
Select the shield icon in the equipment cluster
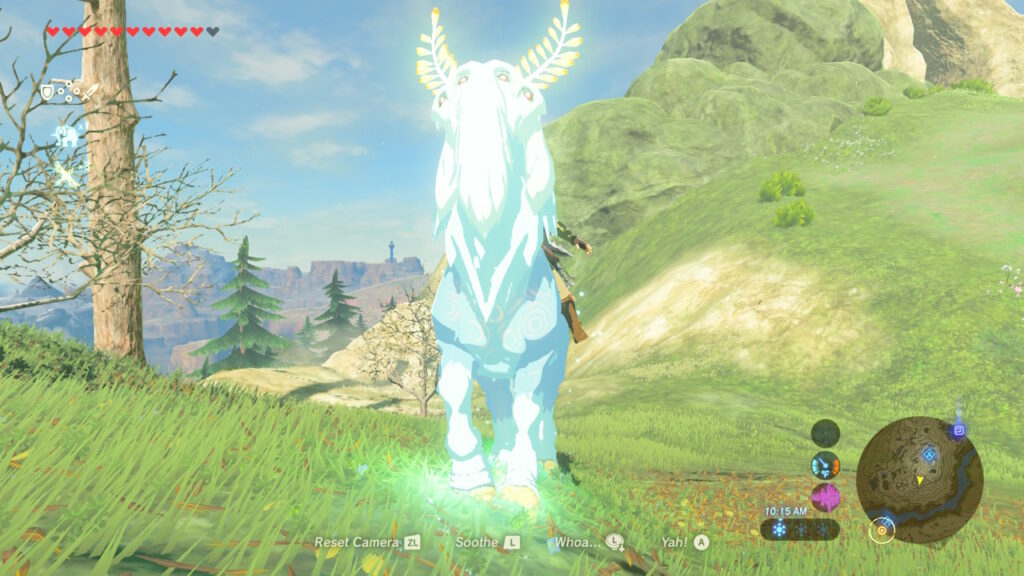(47, 92)
